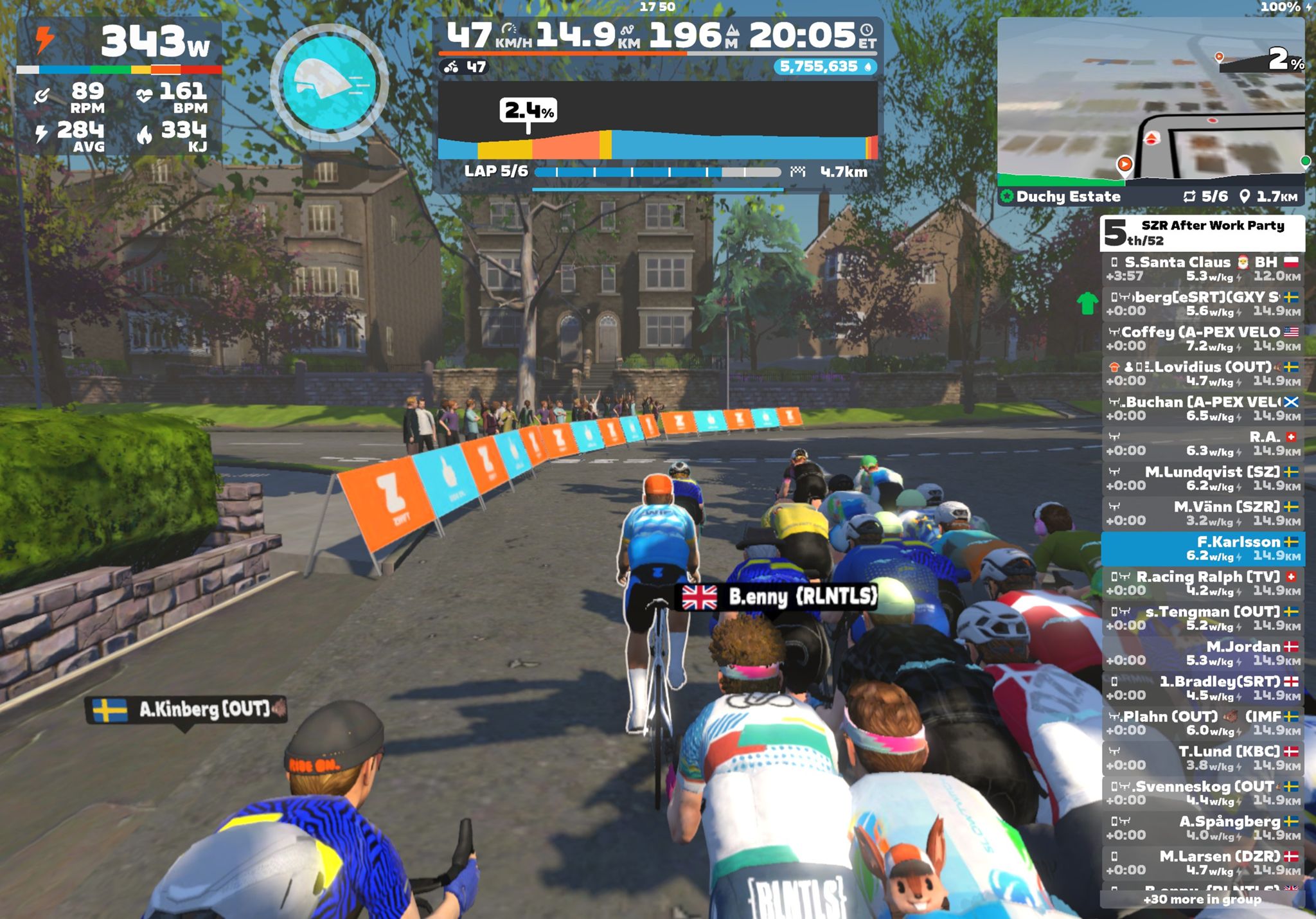Click the A.Kinberg (OUT) name tag
The height and width of the screenshot is (919, 1316).
(x=186, y=709)
